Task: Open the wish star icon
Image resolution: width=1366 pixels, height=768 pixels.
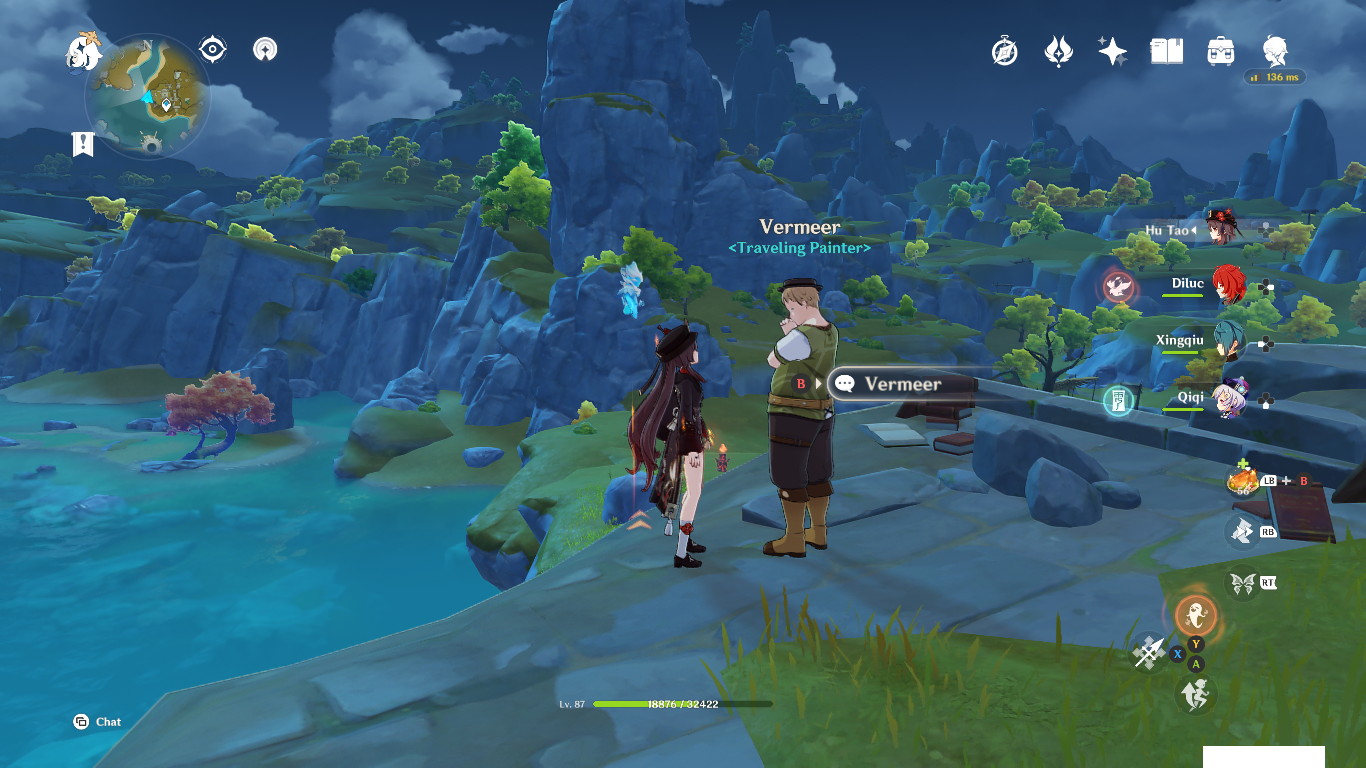Action: (x=1112, y=51)
